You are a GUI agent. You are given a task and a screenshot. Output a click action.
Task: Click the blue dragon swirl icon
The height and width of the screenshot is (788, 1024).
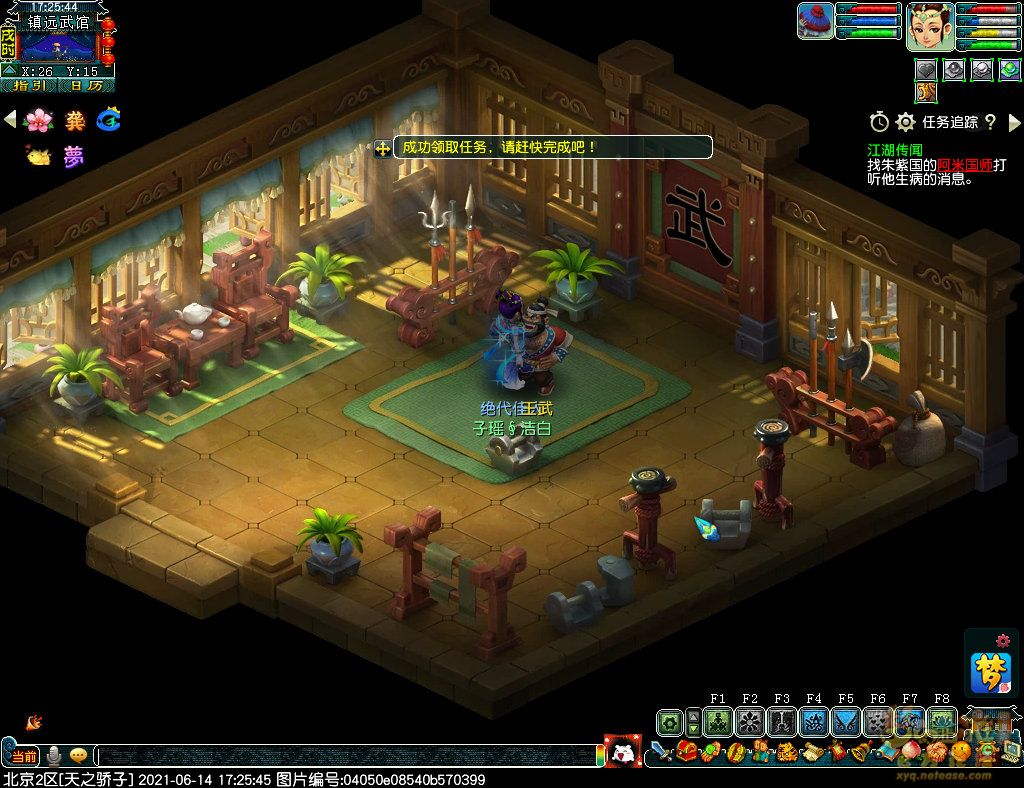[x=108, y=121]
